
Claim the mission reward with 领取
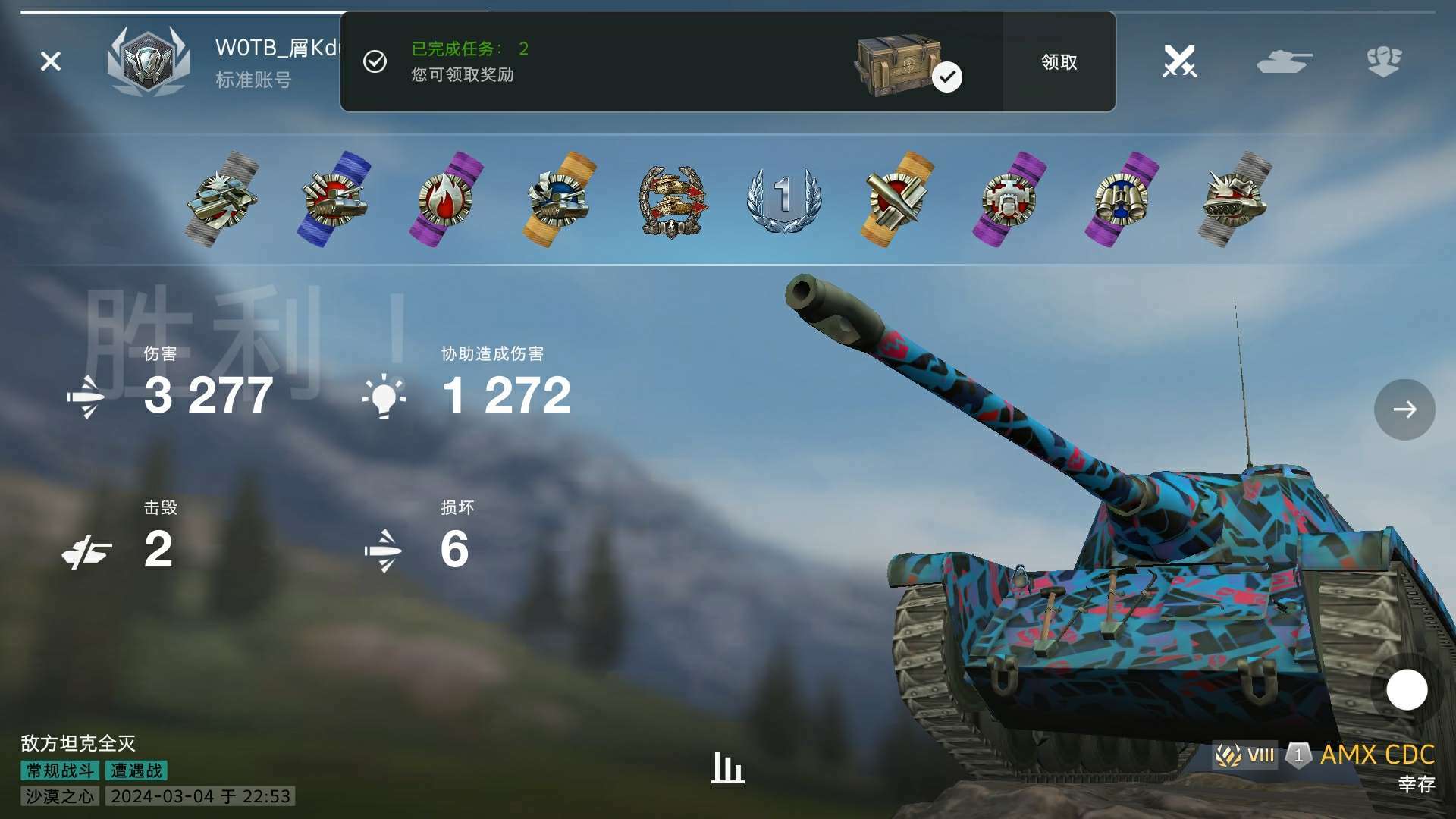(x=1059, y=62)
